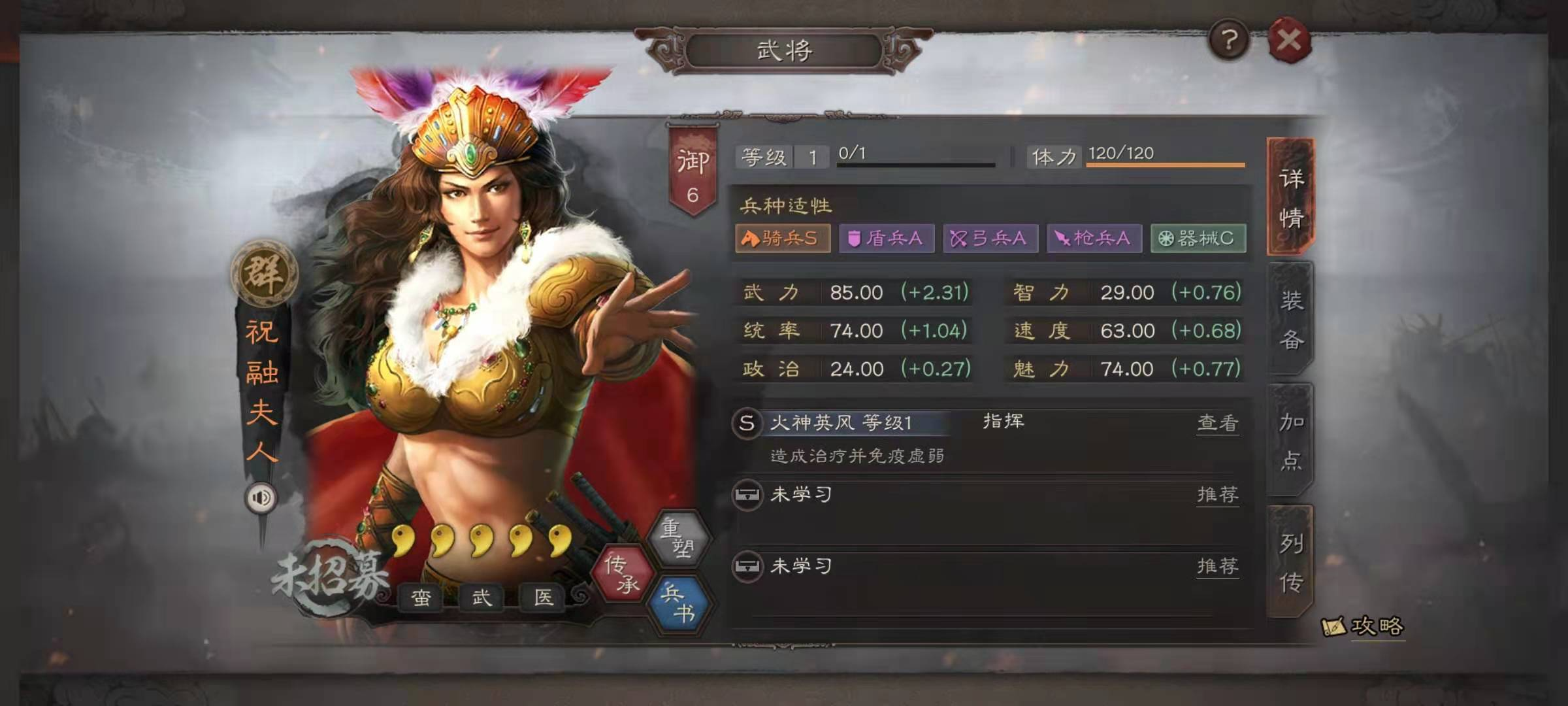View the 火神英风 skill via 查看
The image size is (1568, 706).
coord(1217,423)
